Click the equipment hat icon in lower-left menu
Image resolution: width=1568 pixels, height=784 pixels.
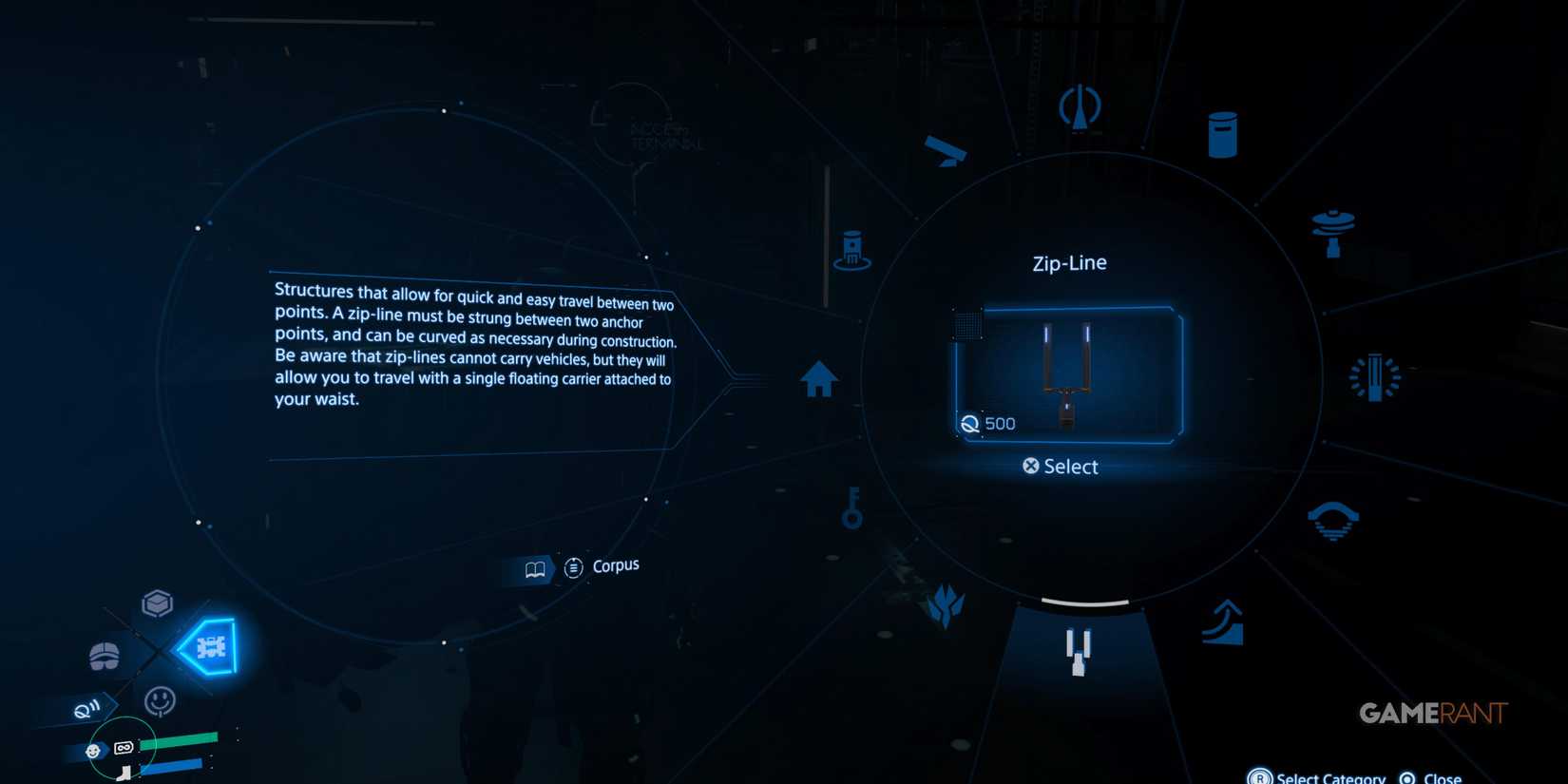click(x=103, y=656)
